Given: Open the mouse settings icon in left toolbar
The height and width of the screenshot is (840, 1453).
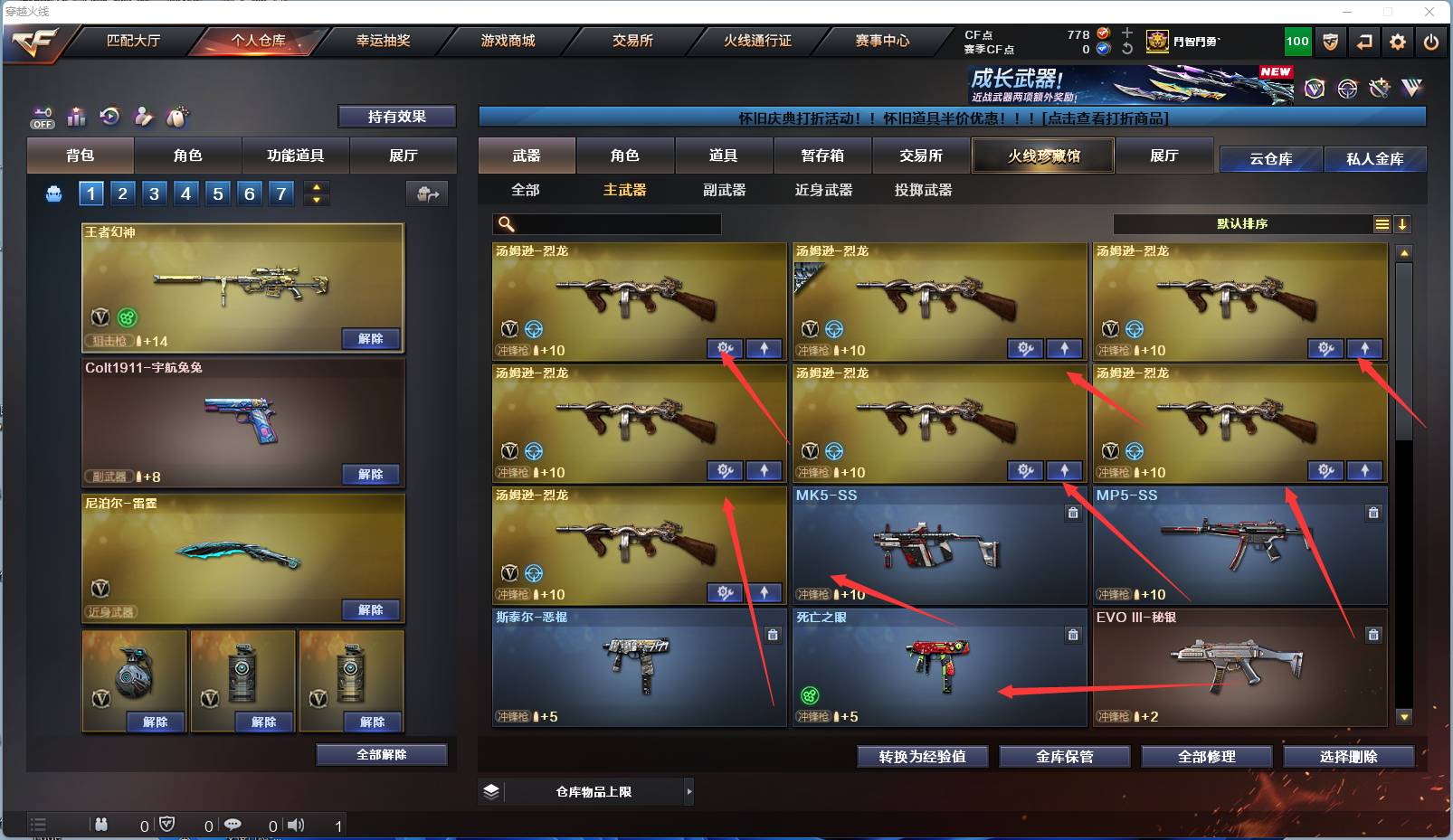Looking at the screenshot, I should pos(177,116).
